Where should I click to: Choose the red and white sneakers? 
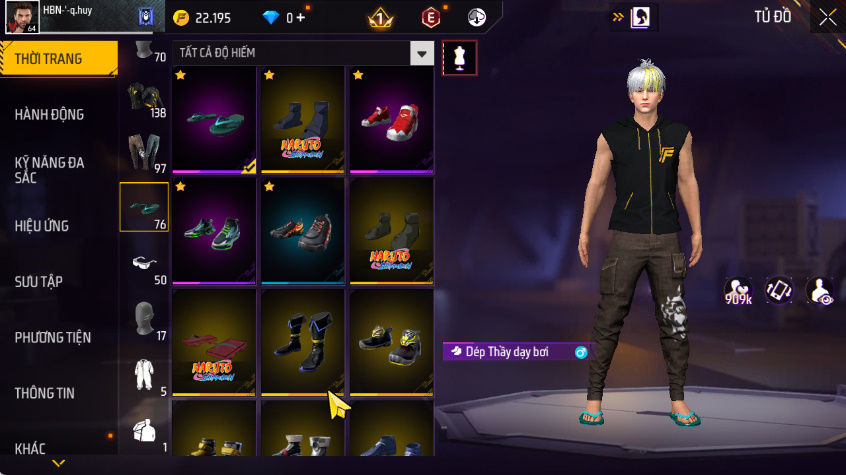coord(391,116)
